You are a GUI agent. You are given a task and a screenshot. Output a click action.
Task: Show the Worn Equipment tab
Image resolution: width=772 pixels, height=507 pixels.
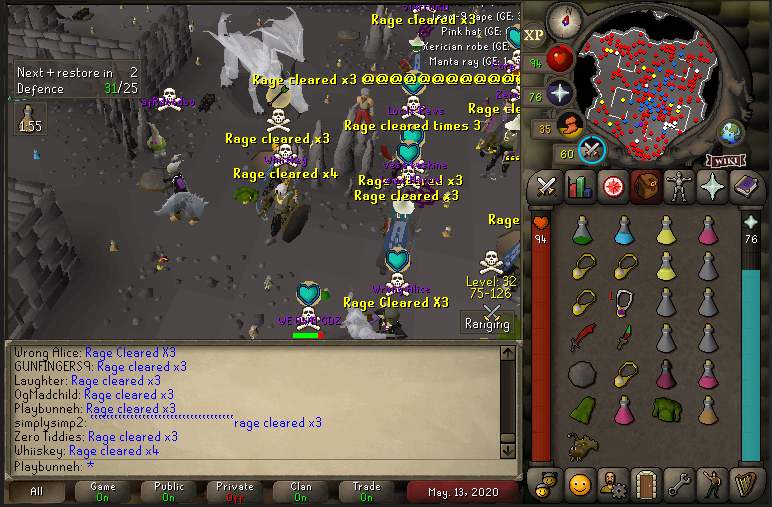[x=679, y=186]
